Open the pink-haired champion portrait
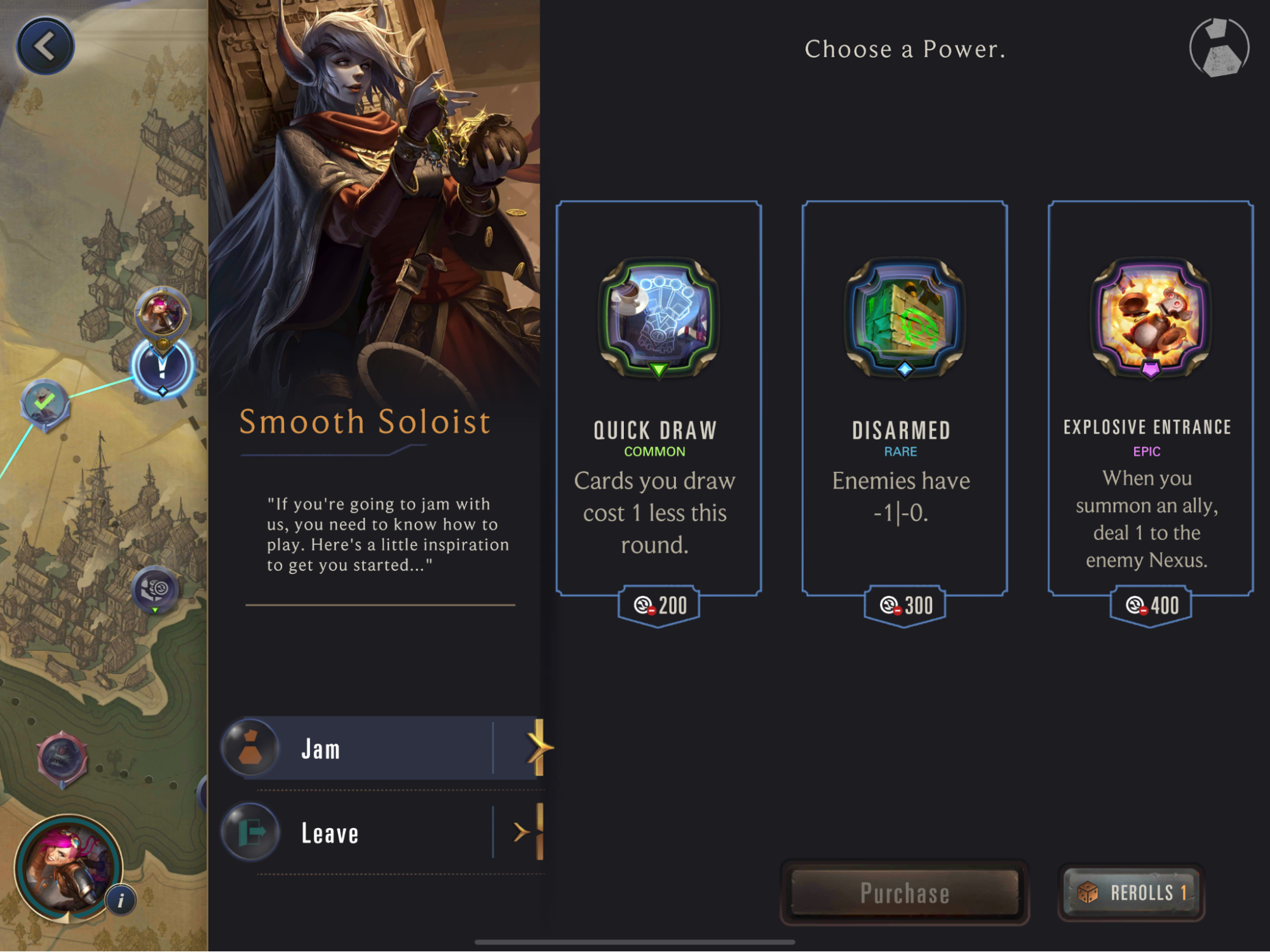Image resolution: width=1270 pixels, height=952 pixels. 67,866
